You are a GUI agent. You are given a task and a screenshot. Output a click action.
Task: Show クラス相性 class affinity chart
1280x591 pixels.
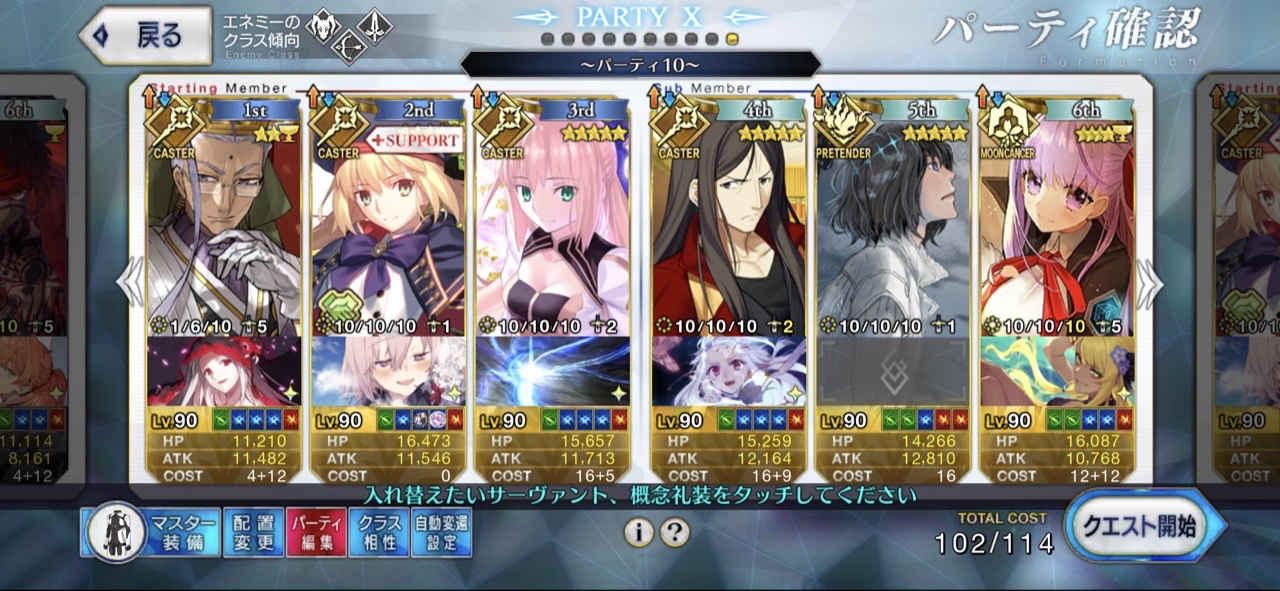click(x=379, y=532)
